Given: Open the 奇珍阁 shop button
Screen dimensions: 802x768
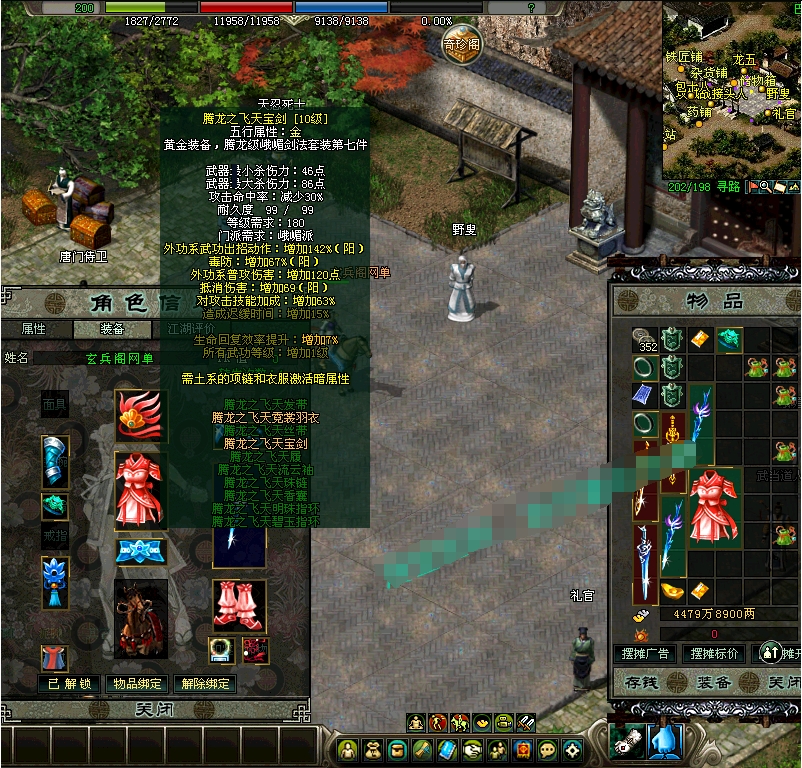Looking at the screenshot, I should [462, 43].
